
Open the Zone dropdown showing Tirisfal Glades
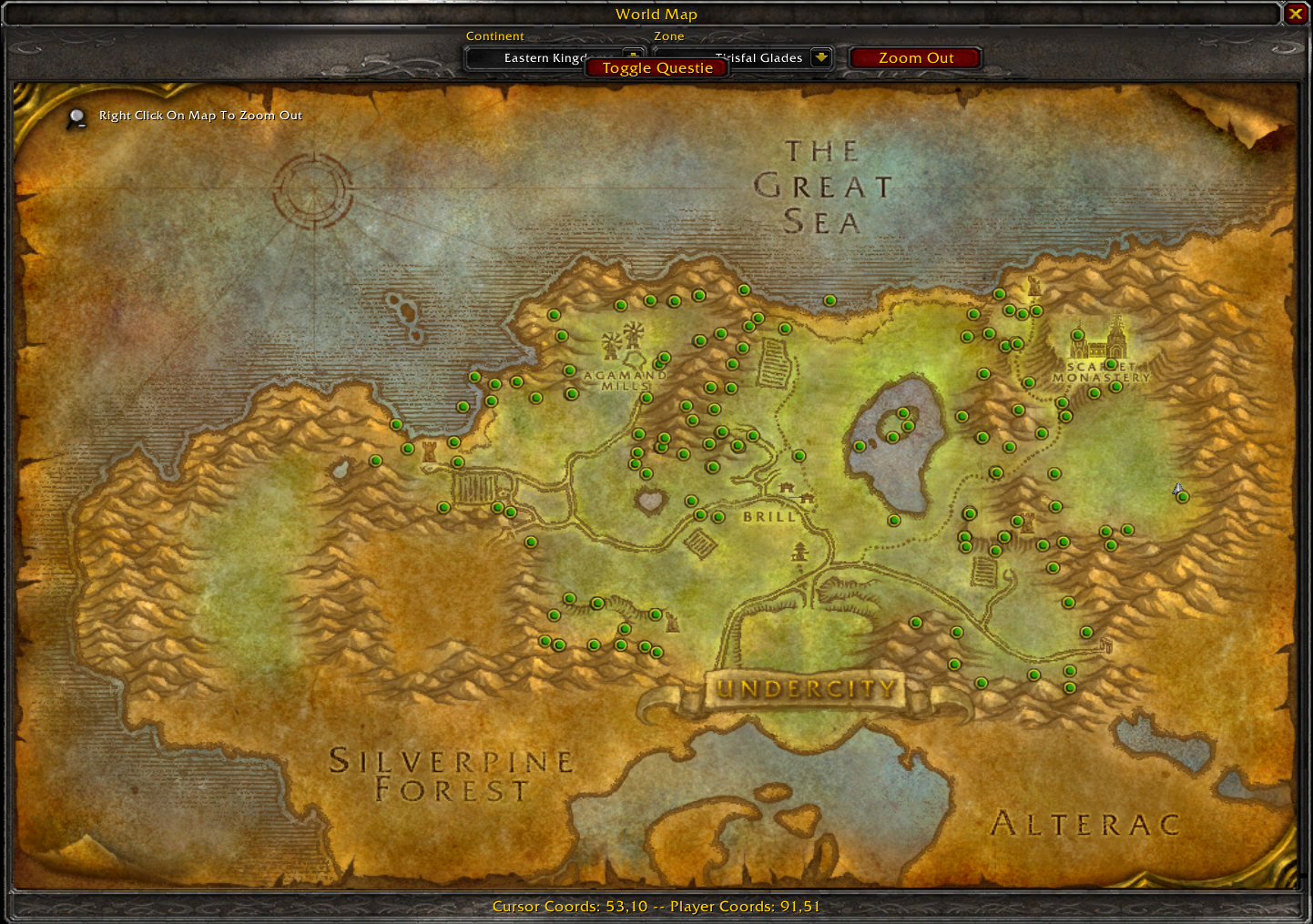820,56
